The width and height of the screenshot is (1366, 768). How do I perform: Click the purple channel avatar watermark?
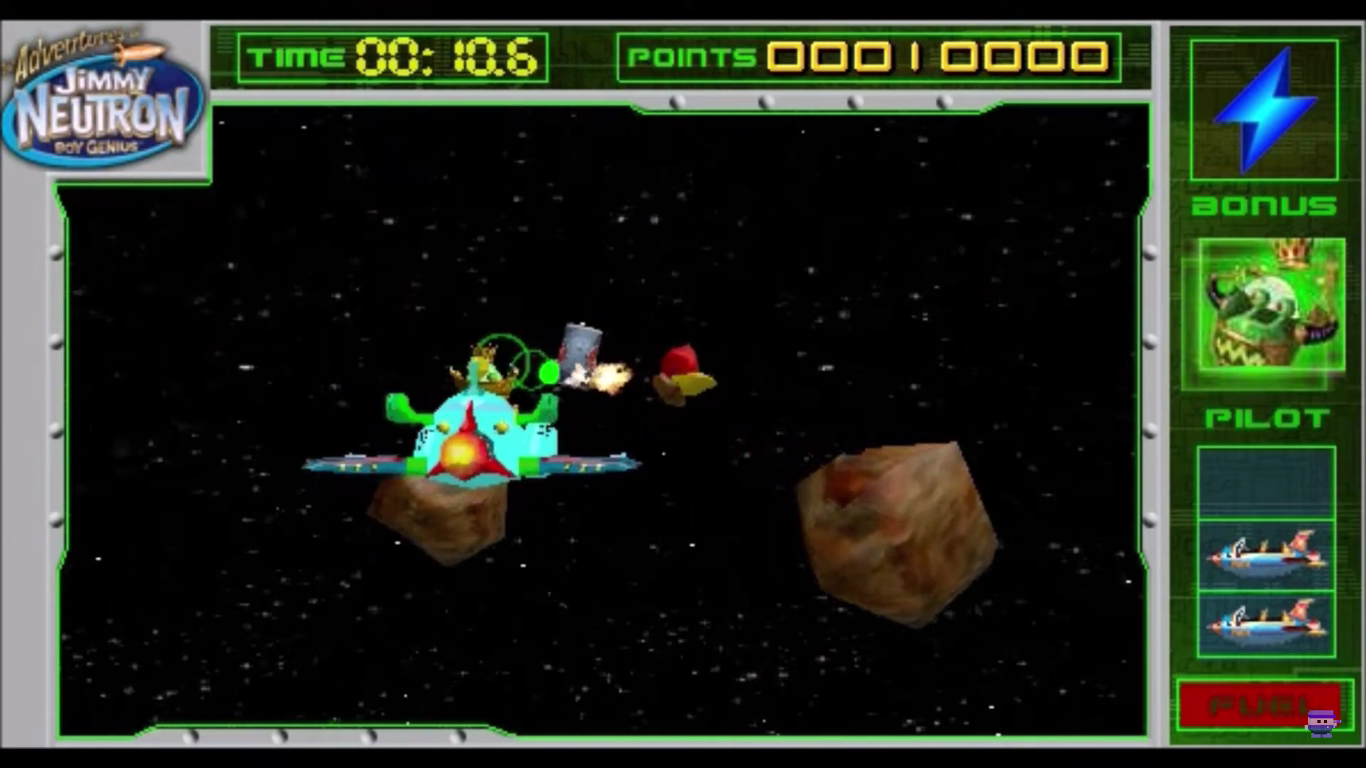(1322, 721)
